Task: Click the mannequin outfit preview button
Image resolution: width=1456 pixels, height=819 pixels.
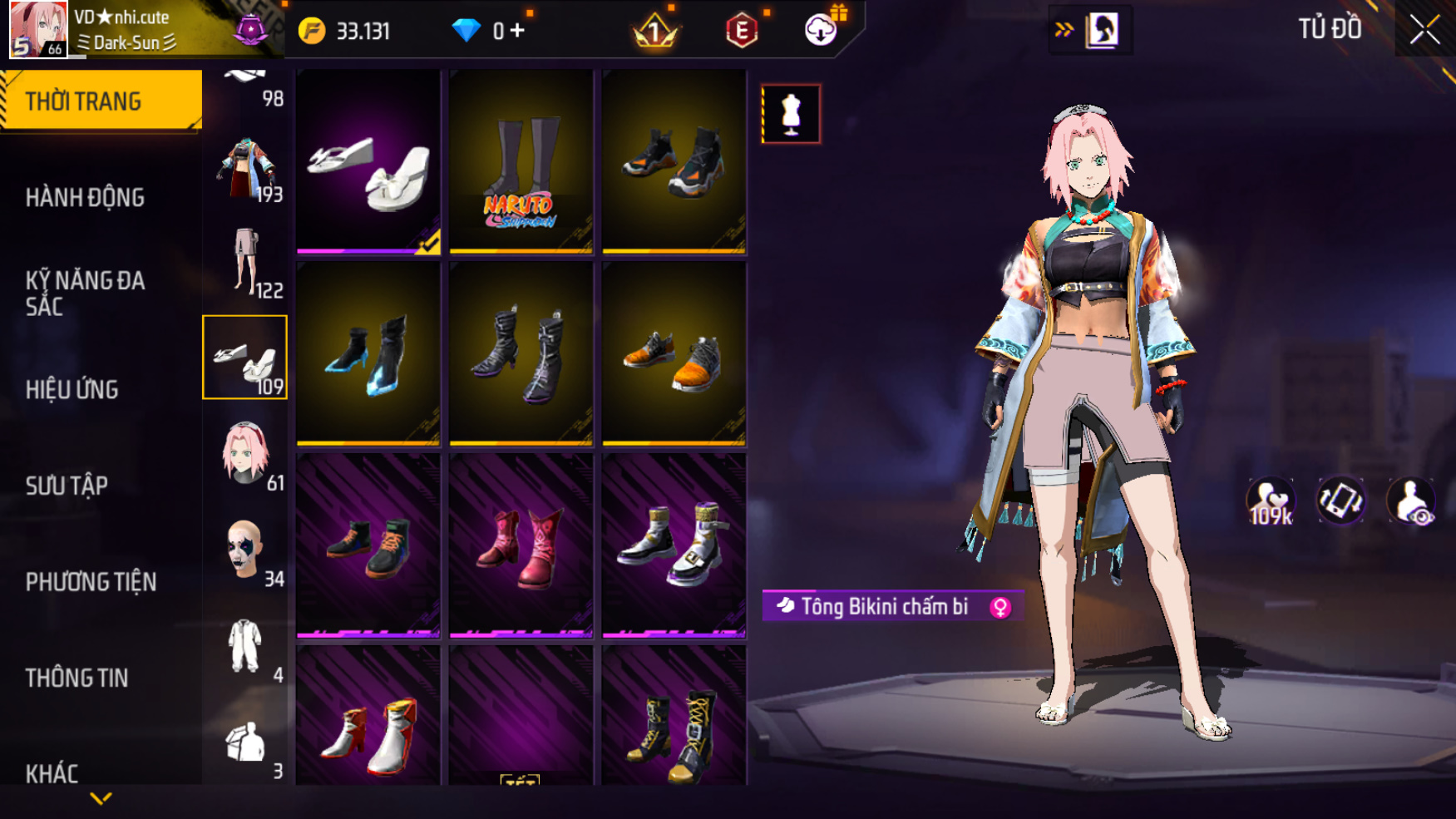Action: pos(791,114)
